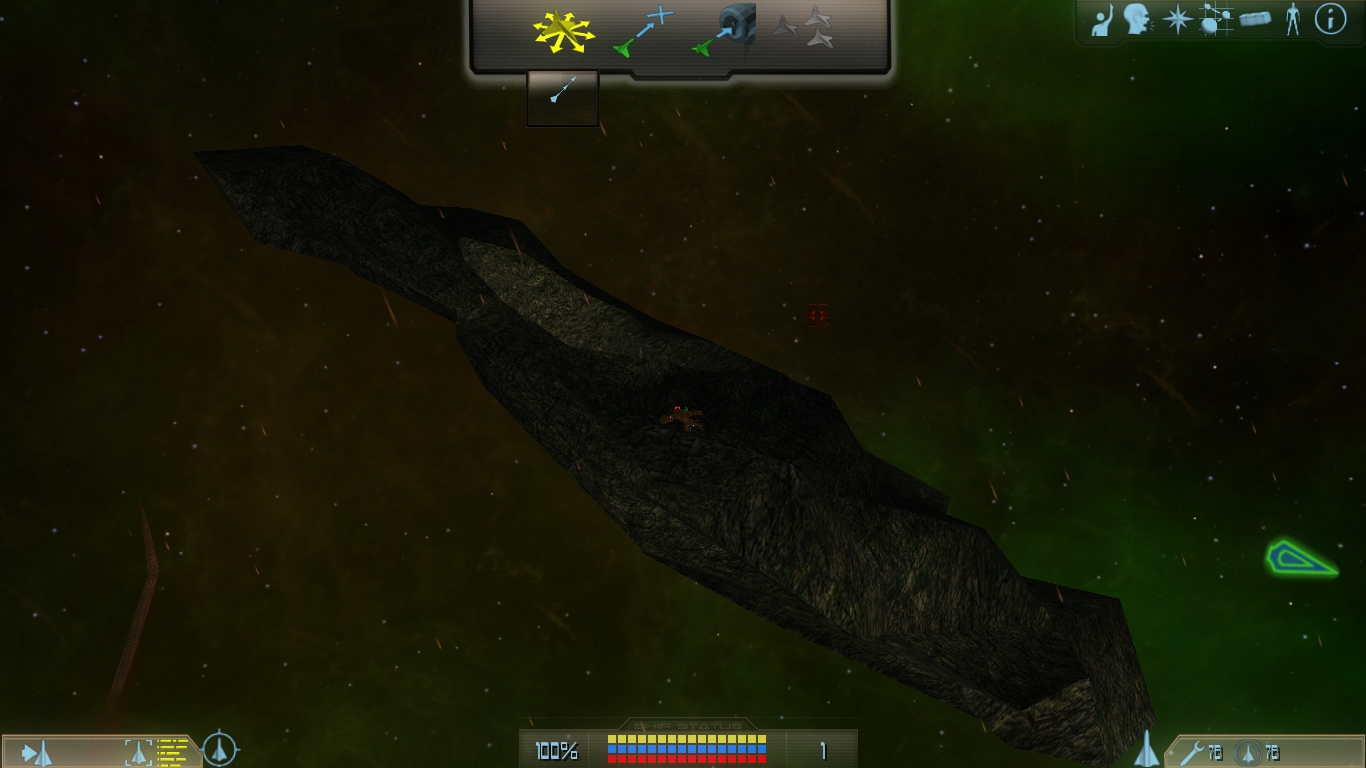
Task: Click the small ship icon beside the wrench panel
Action: (1146, 749)
